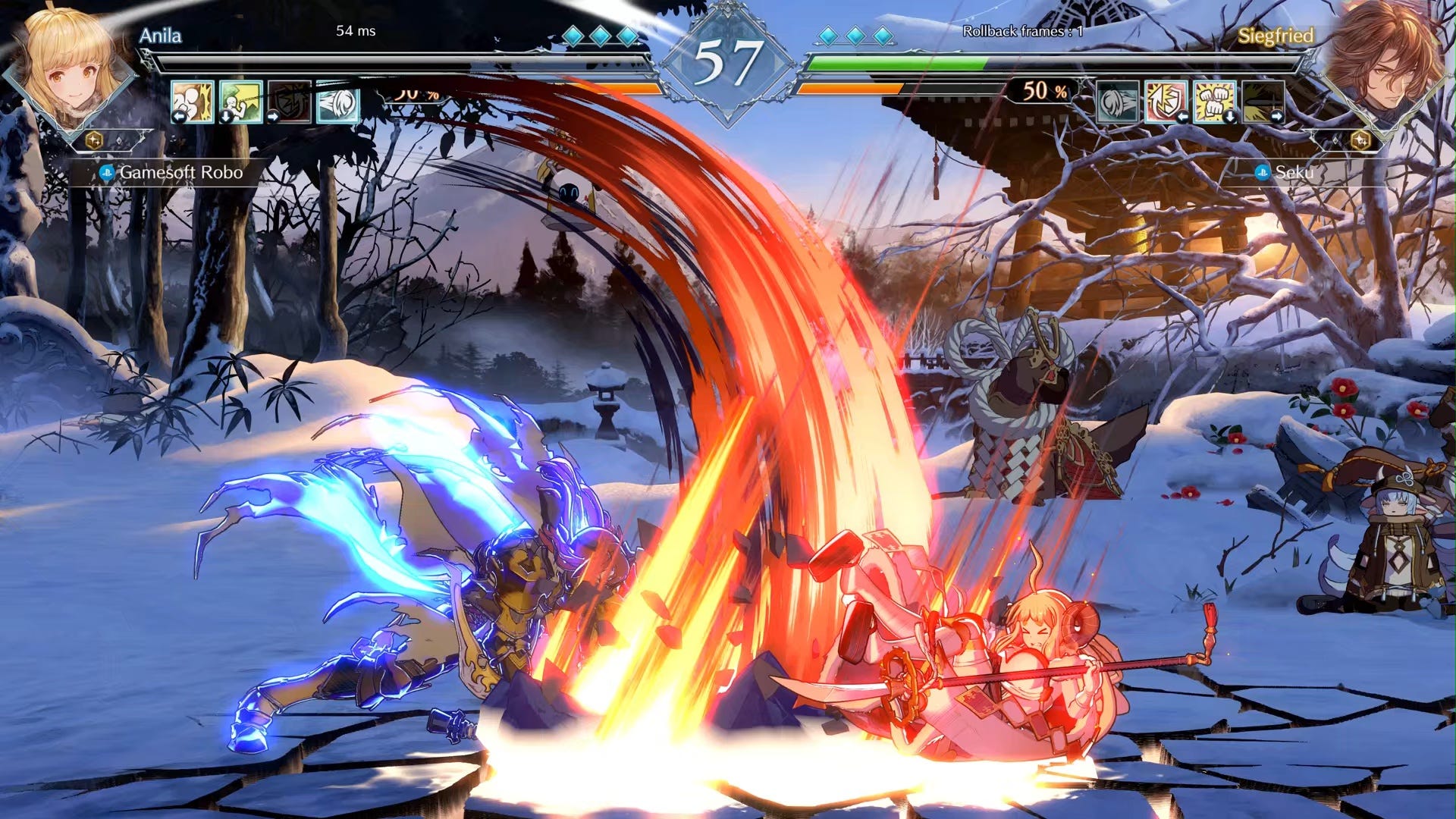The width and height of the screenshot is (1456, 819).
Task: Click the gold badge under Anila's portrait
Action: pos(94,140)
